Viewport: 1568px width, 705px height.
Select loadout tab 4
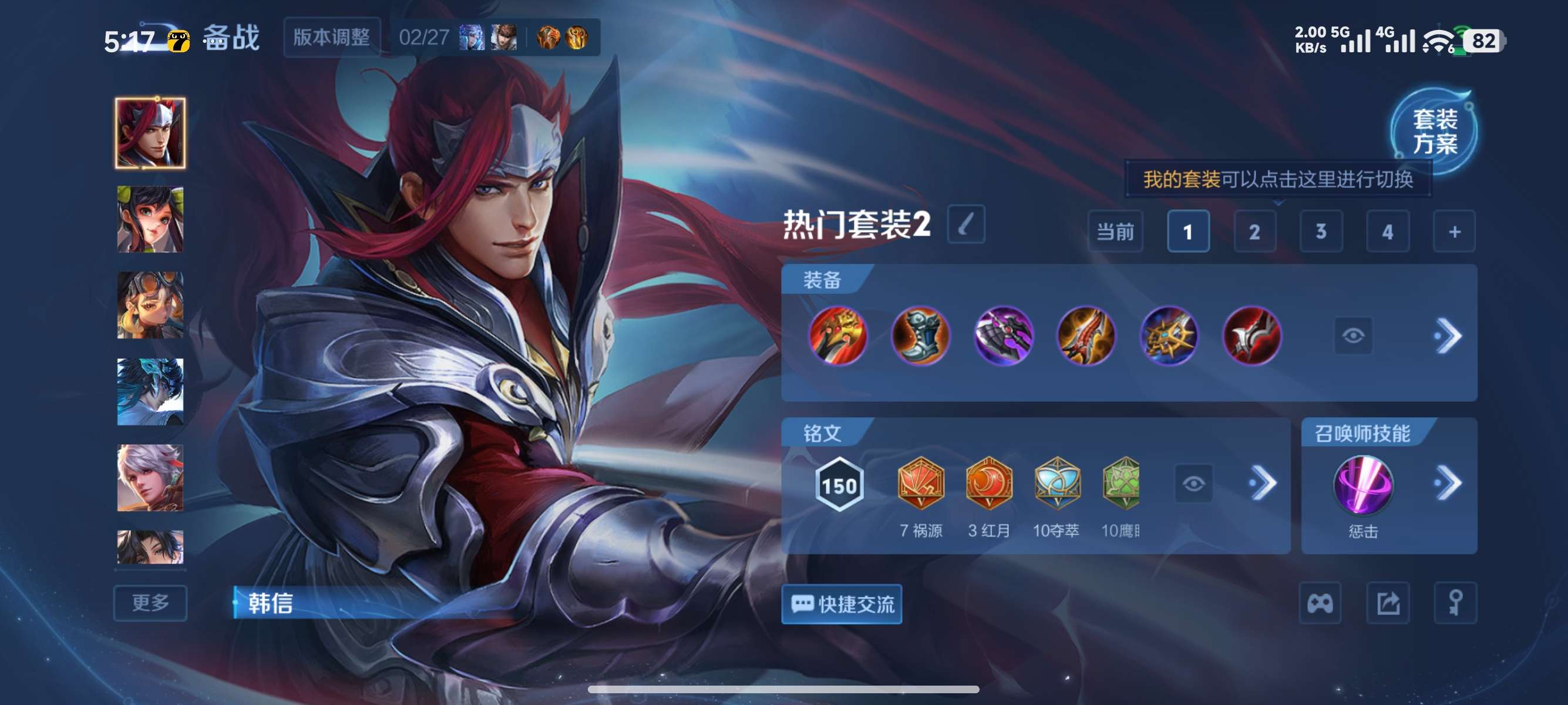(x=1388, y=231)
